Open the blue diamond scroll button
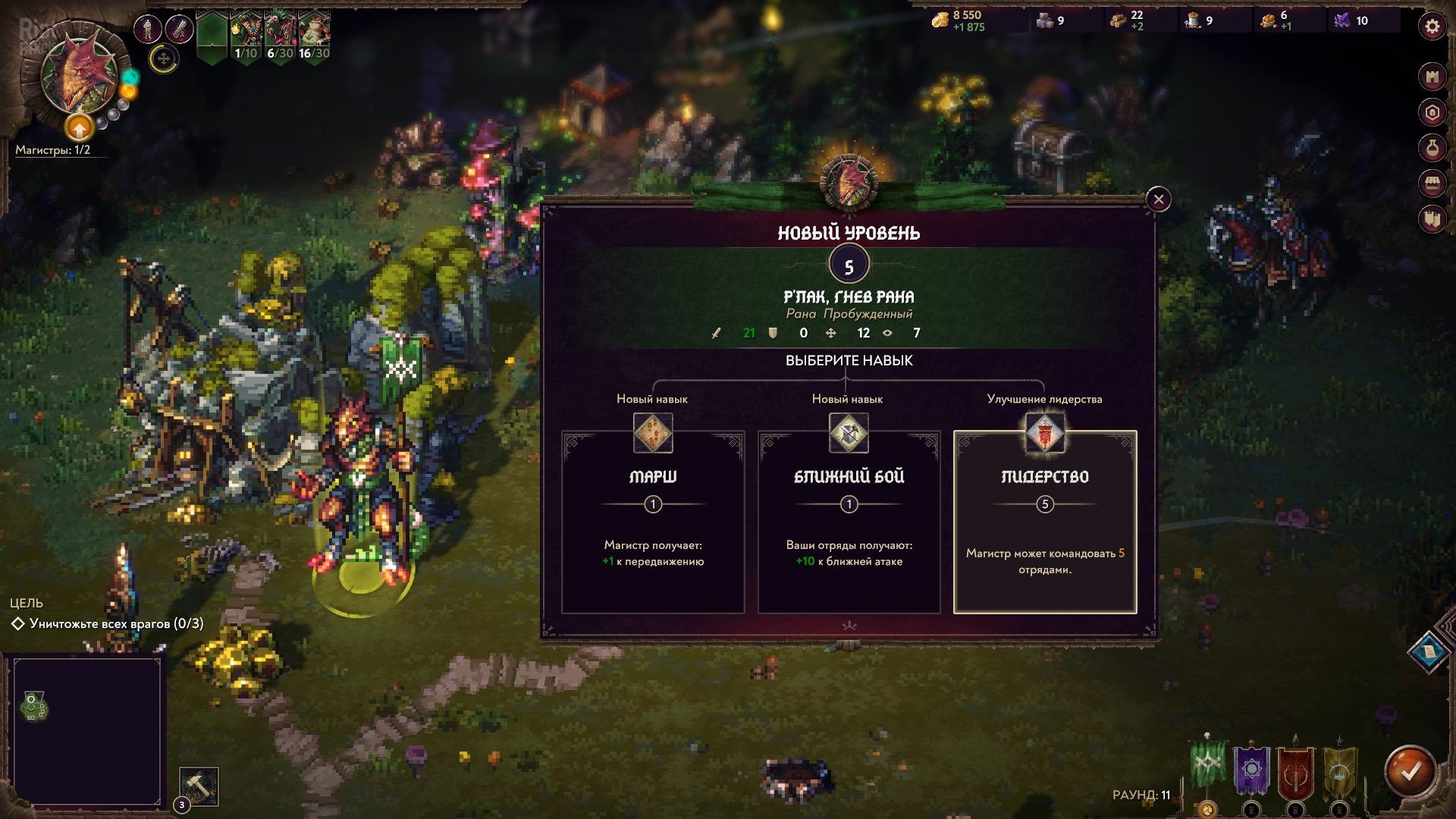 [x=1428, y=651]
